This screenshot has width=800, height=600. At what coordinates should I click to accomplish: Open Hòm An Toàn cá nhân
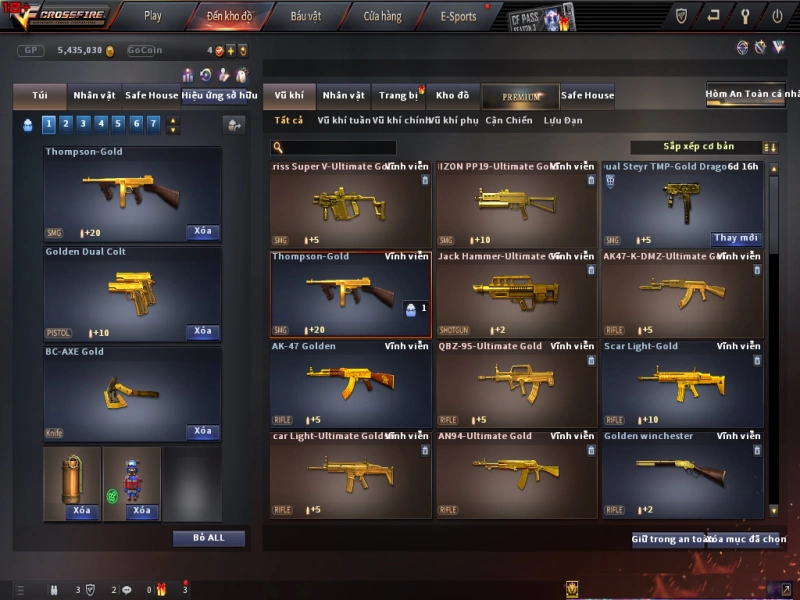[x=751, y=94]
